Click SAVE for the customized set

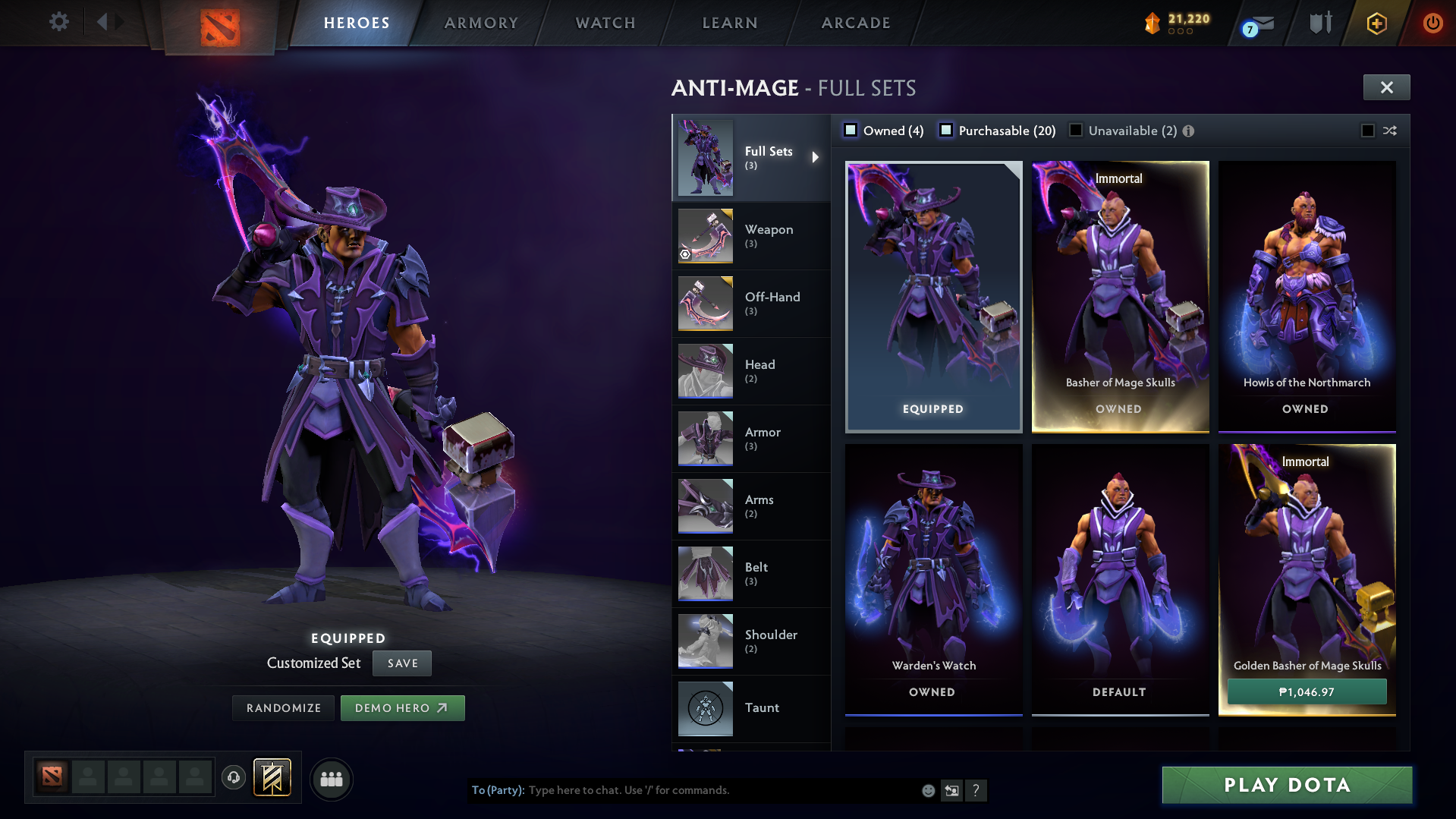coord(401,663)
